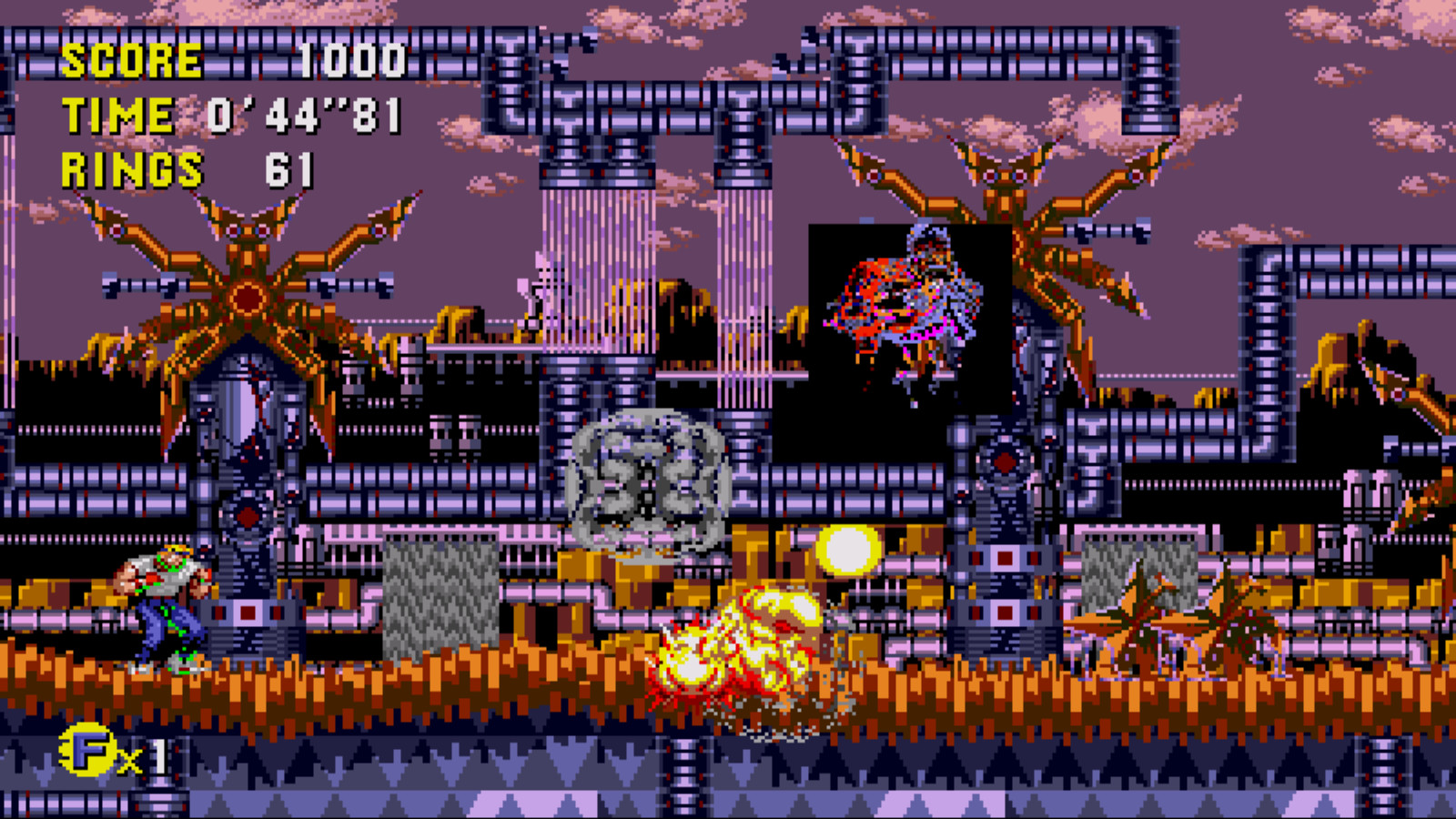The height and width of the screenshot is (819, 1456).
Task: Select the gray stone face carving
Action: [646, 478]
